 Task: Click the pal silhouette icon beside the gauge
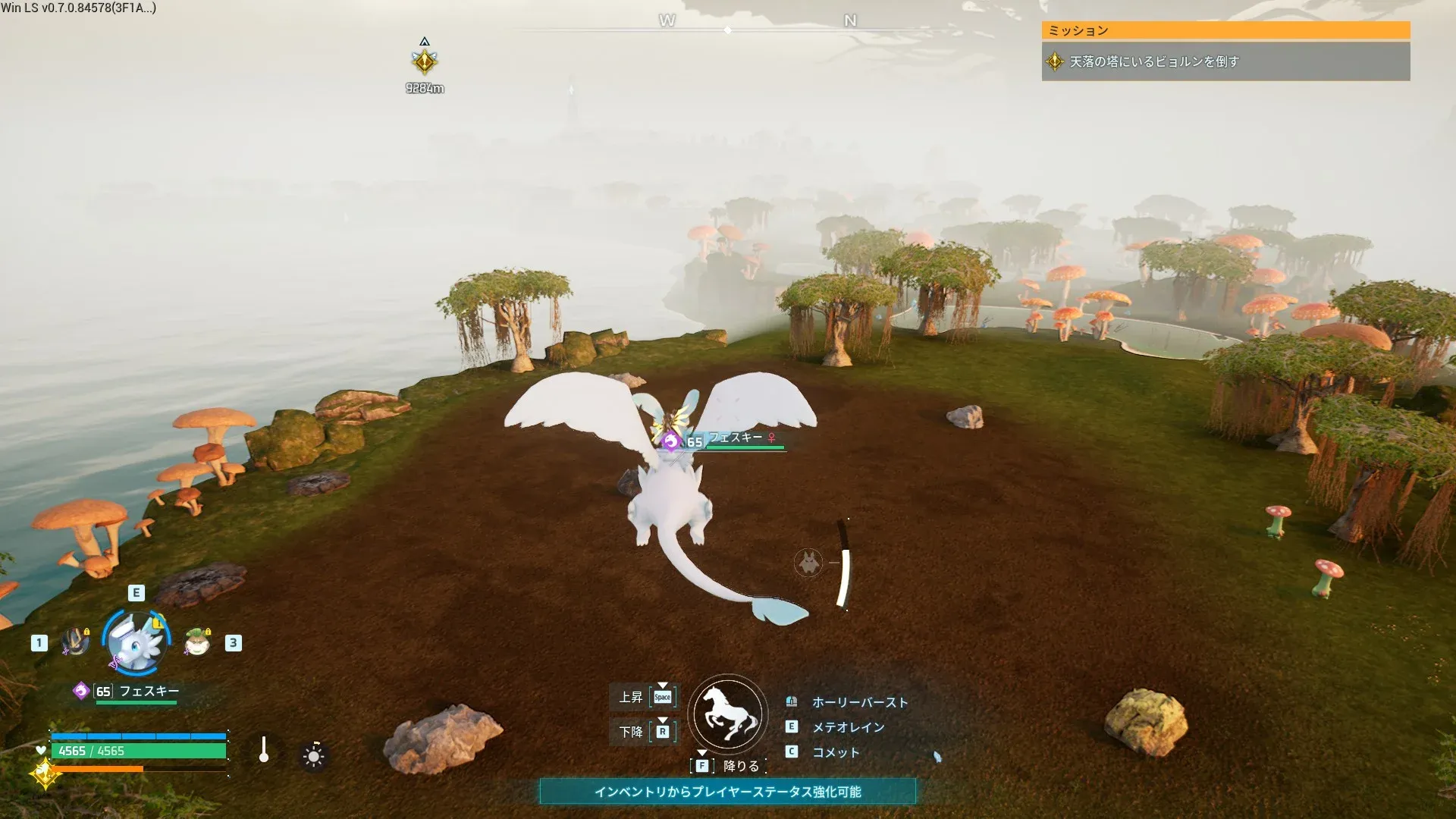click(x=808, y=563)
